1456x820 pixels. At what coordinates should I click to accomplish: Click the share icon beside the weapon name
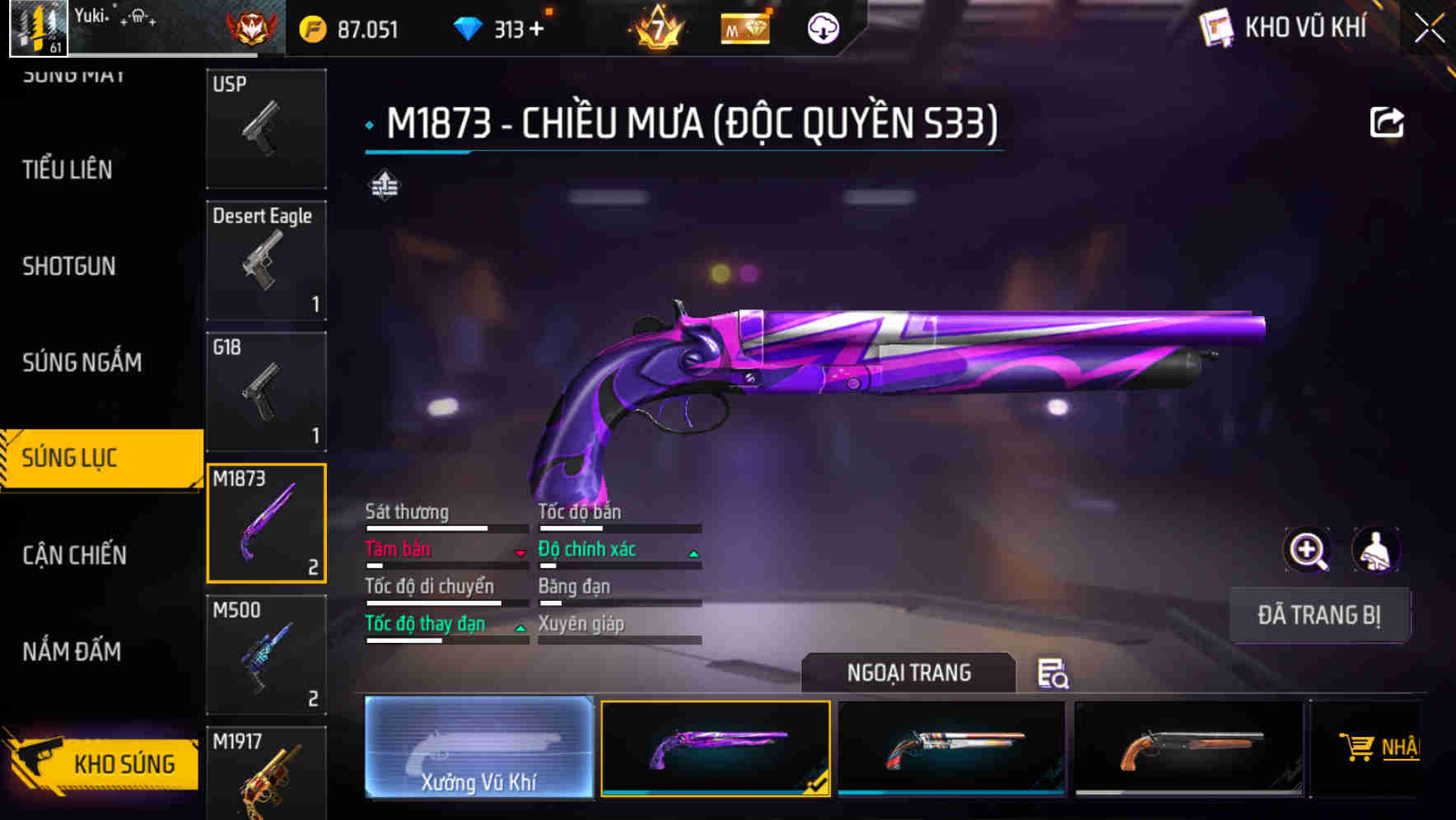1388,121
